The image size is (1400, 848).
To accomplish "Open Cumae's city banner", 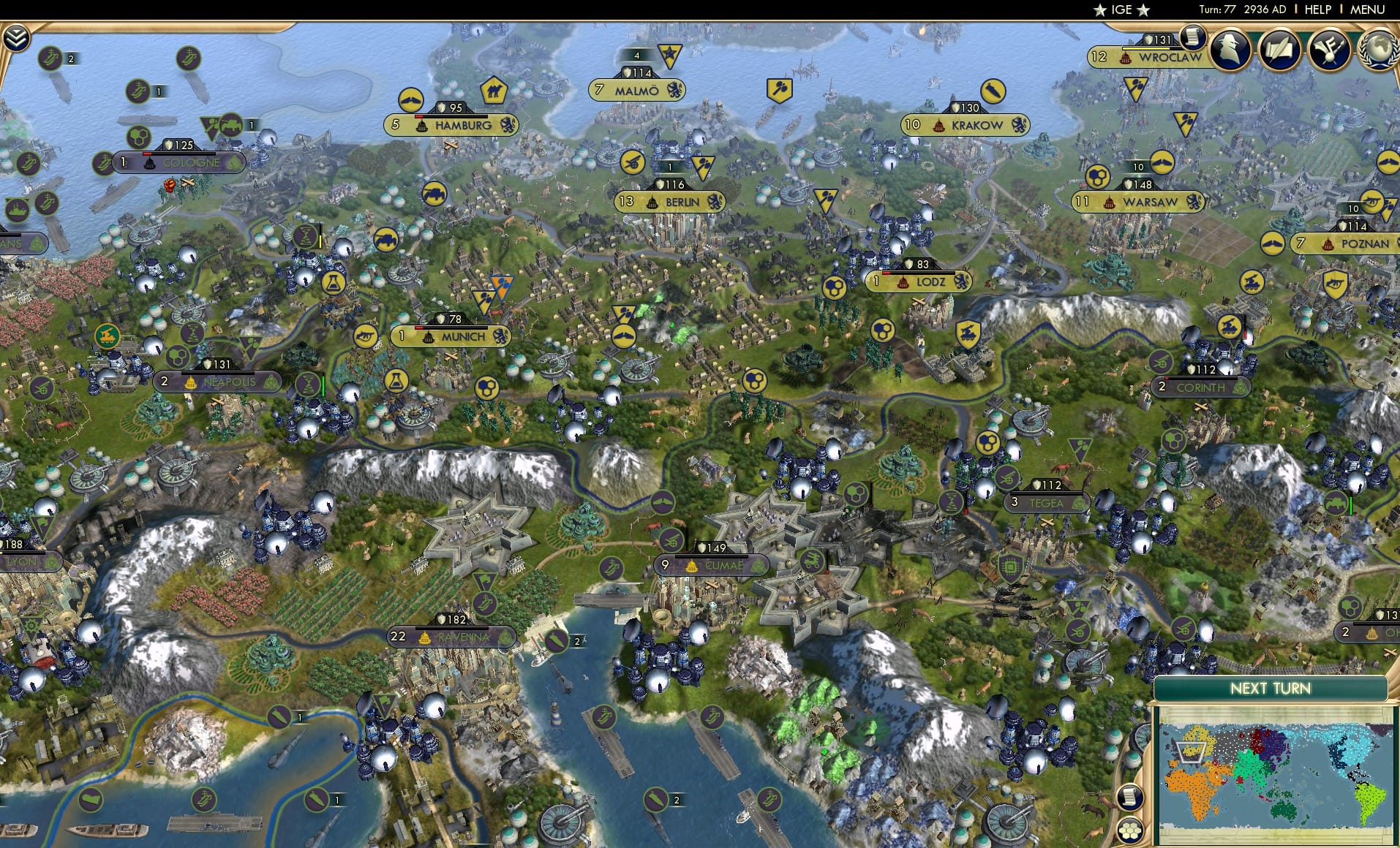I will pyautogui.click(x=711, y=564).
